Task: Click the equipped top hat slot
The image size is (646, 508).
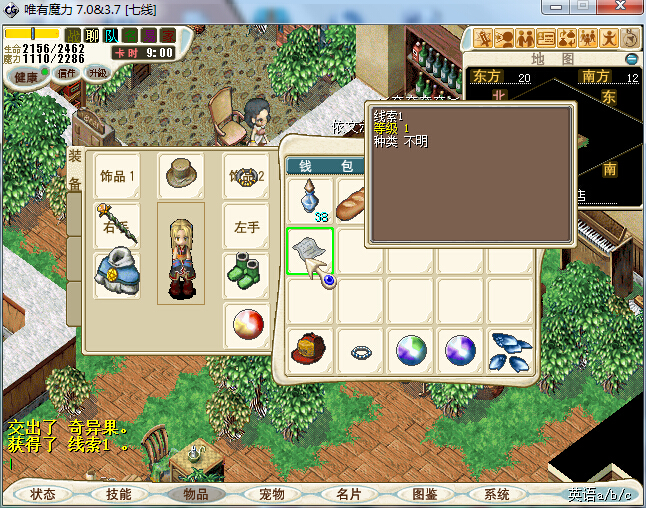Action: (x=181, y=174)
